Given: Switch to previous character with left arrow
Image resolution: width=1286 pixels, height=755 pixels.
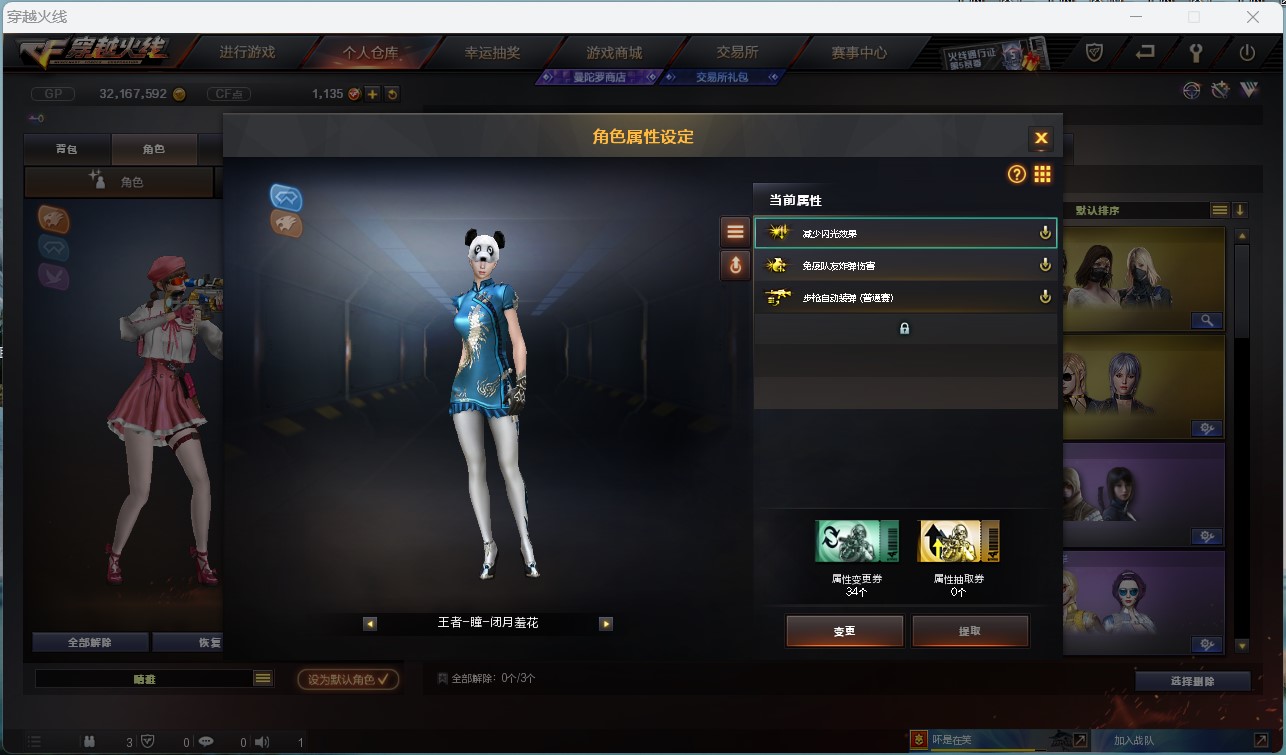Looking at the screenshot, I should (x=370, y=623).
